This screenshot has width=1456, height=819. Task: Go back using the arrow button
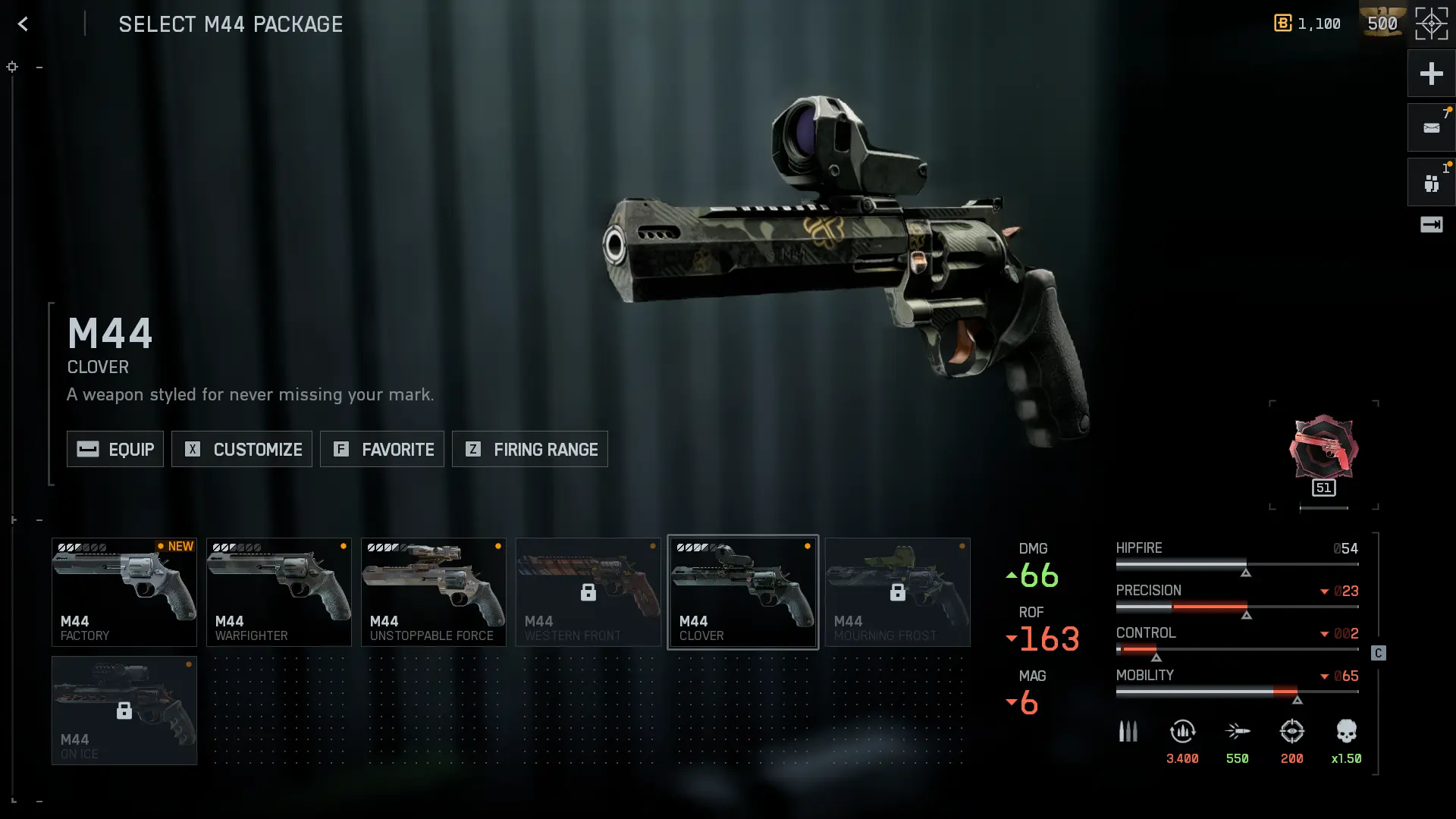coord(24,24)
